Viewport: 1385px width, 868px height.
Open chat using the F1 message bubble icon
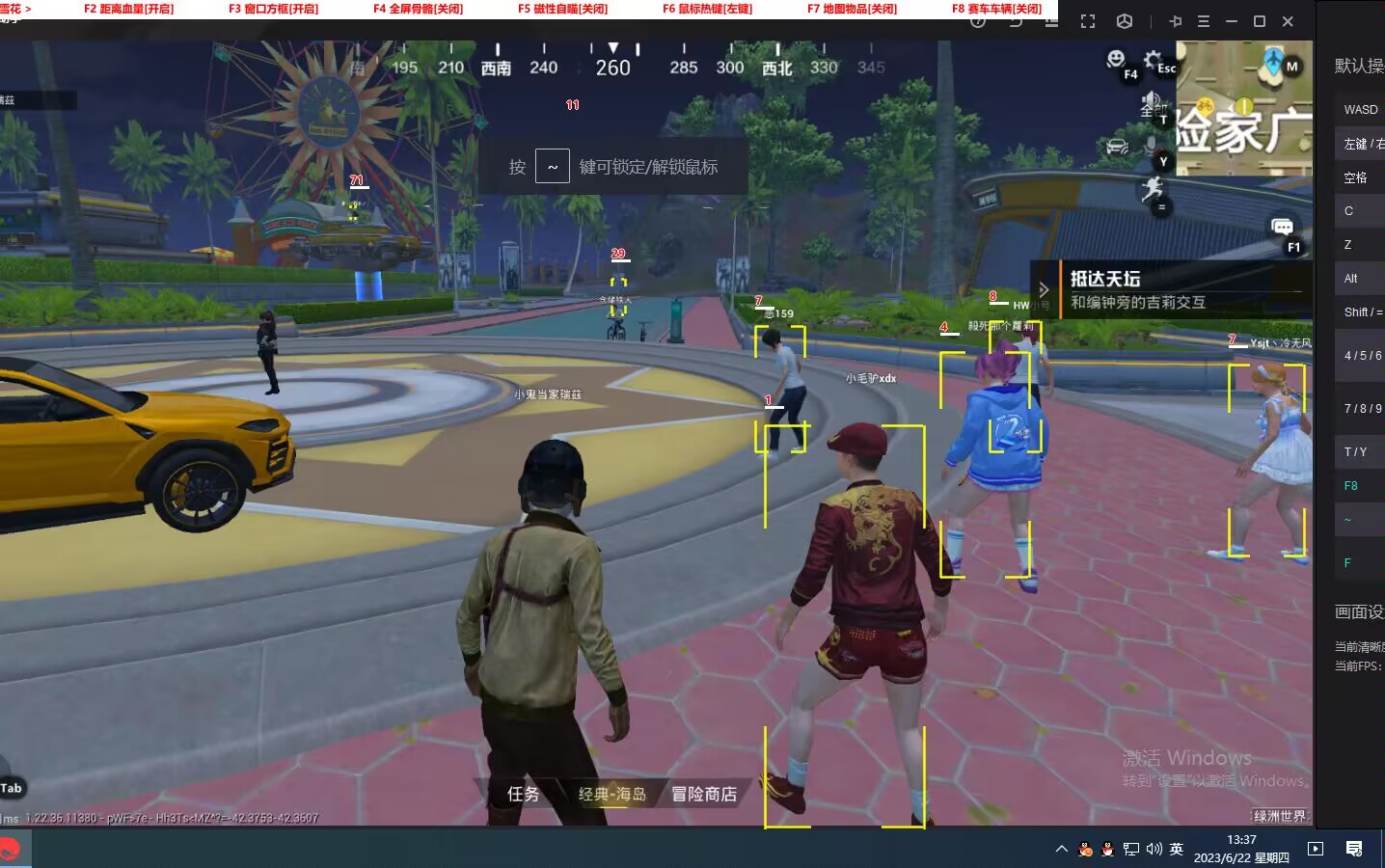pos(1283,228)
